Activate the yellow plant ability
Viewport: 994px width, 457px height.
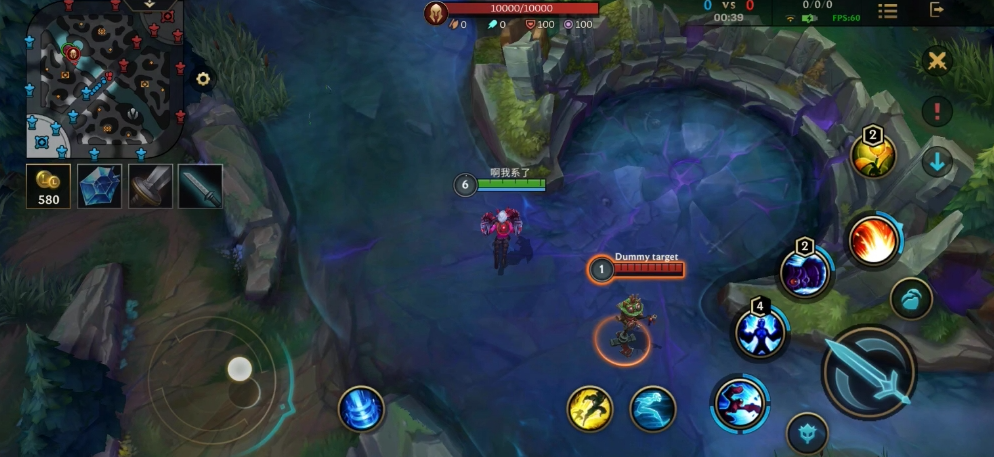pyautogui.click(x=872, y=157)
